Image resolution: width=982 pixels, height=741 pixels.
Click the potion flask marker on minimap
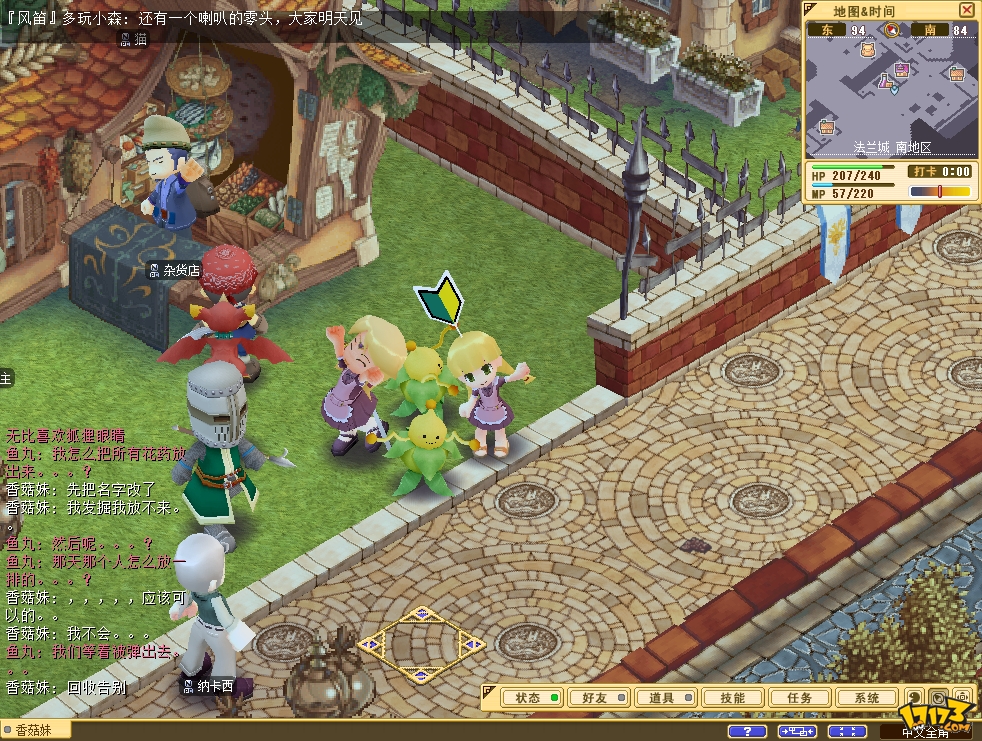pos(886,81)
